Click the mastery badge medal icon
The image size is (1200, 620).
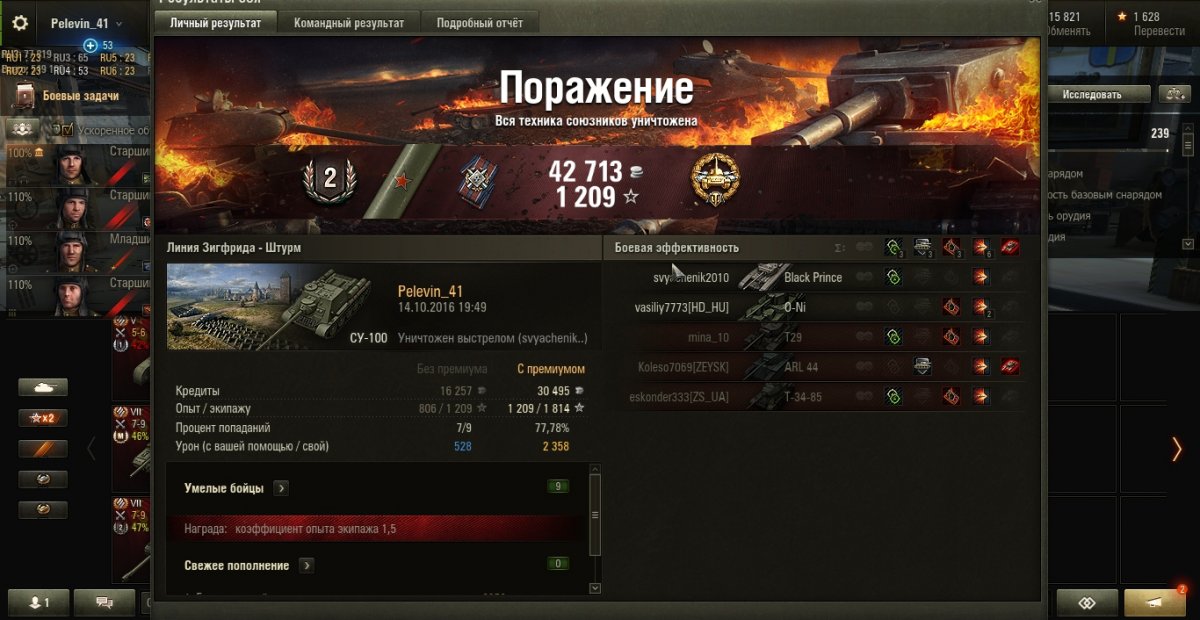click(715, 180)
